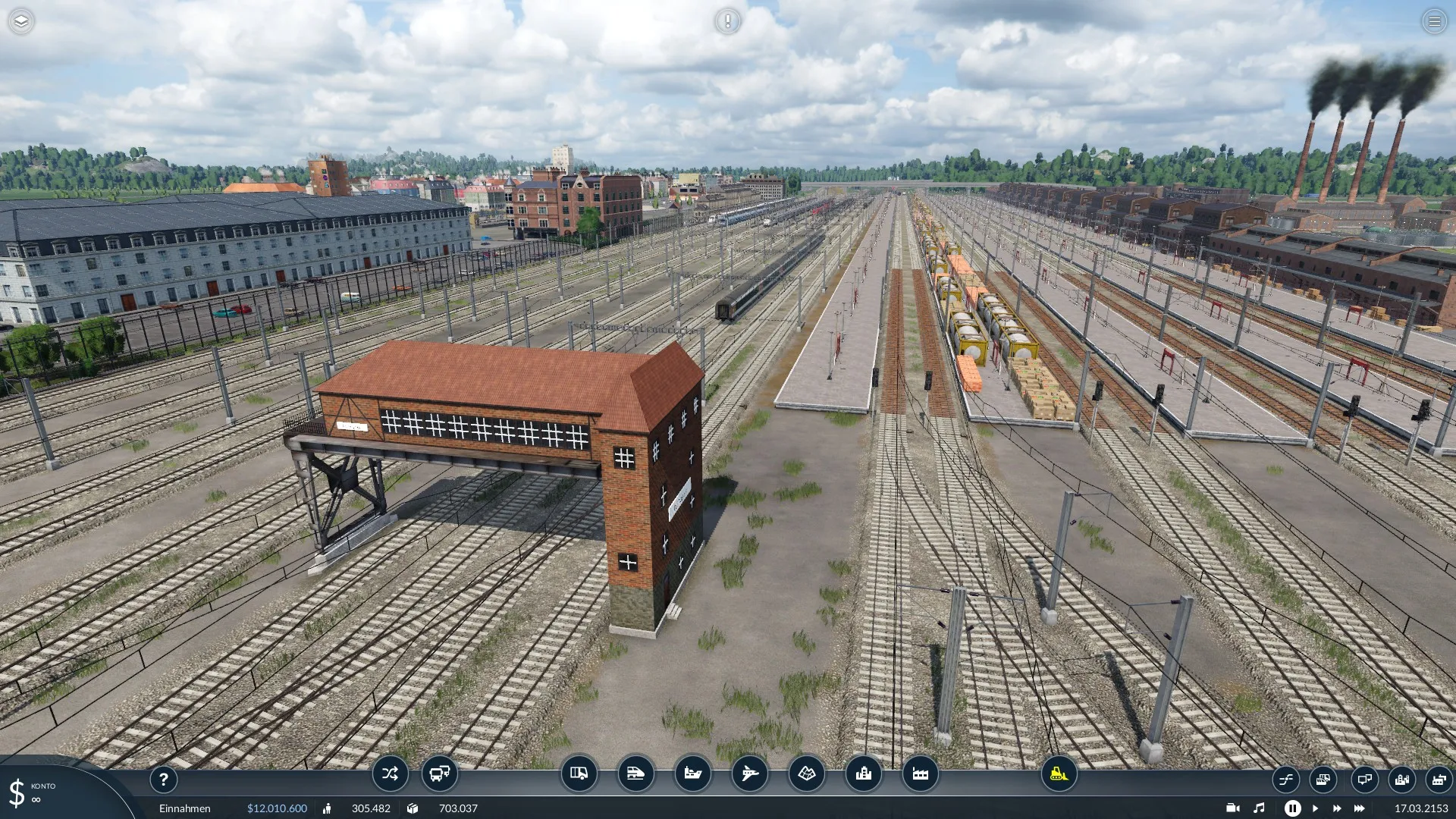Open the line manager shuffle-arrows icon
1456x819 pixels.
pos(390,773)
